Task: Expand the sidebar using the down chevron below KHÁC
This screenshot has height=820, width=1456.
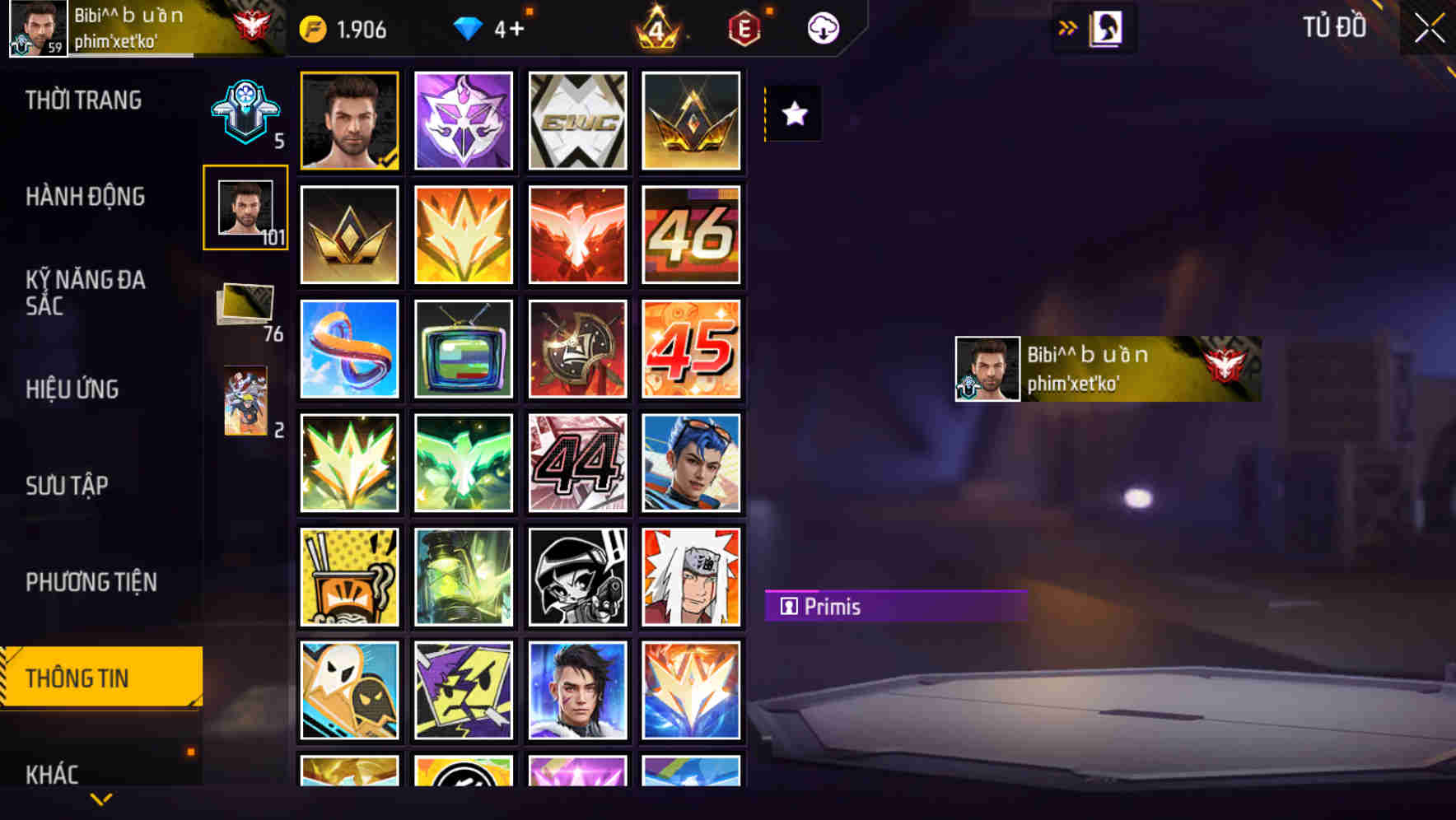Action: click(x=100, y=797)
